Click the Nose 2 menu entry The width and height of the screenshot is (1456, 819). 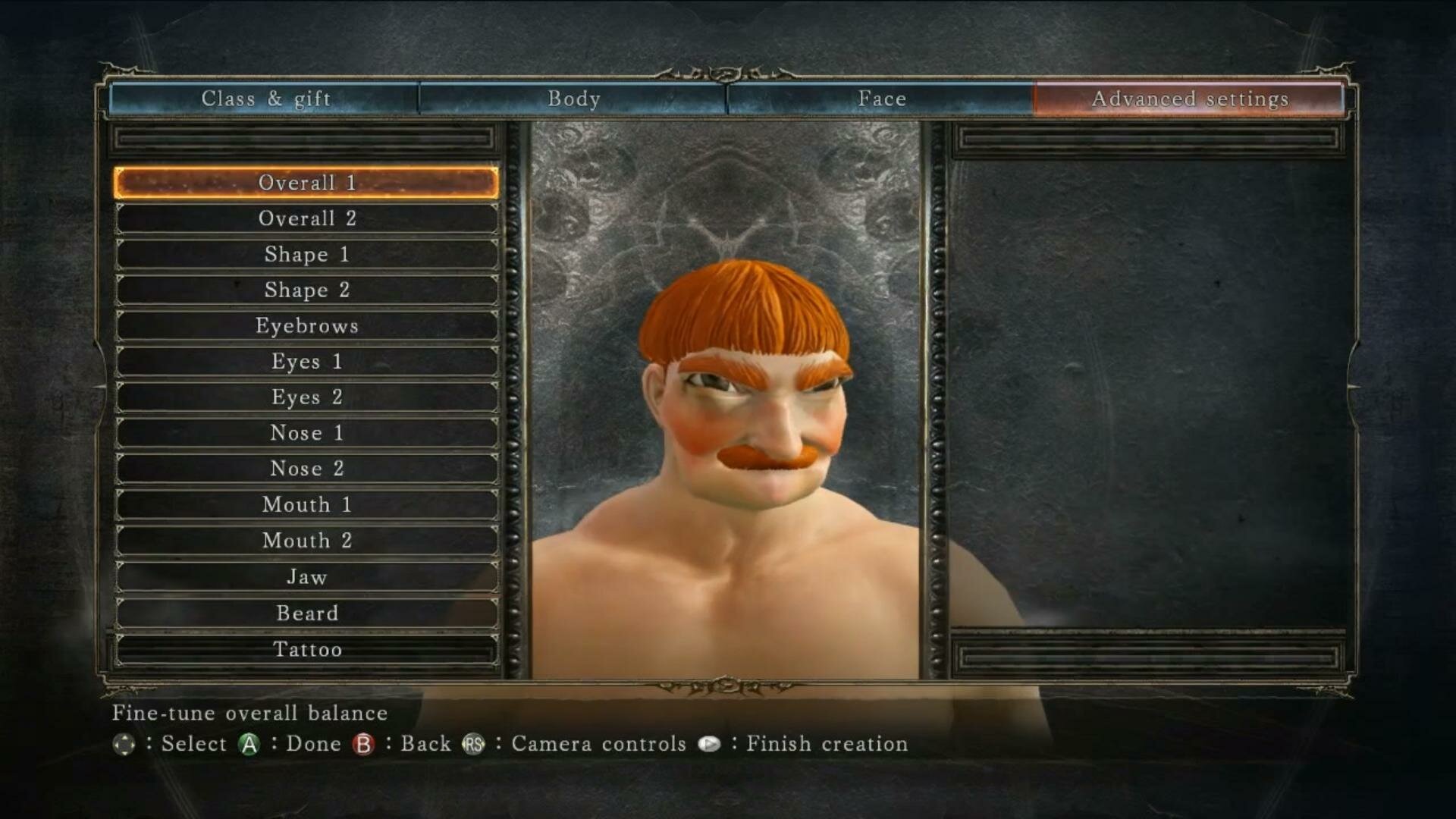[307, 469]
